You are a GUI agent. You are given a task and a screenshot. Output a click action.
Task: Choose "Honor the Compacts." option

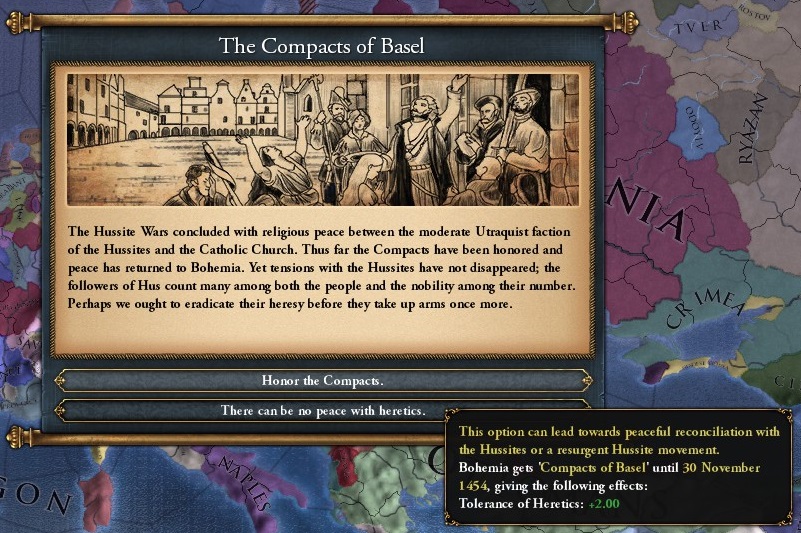click(323, 381)
